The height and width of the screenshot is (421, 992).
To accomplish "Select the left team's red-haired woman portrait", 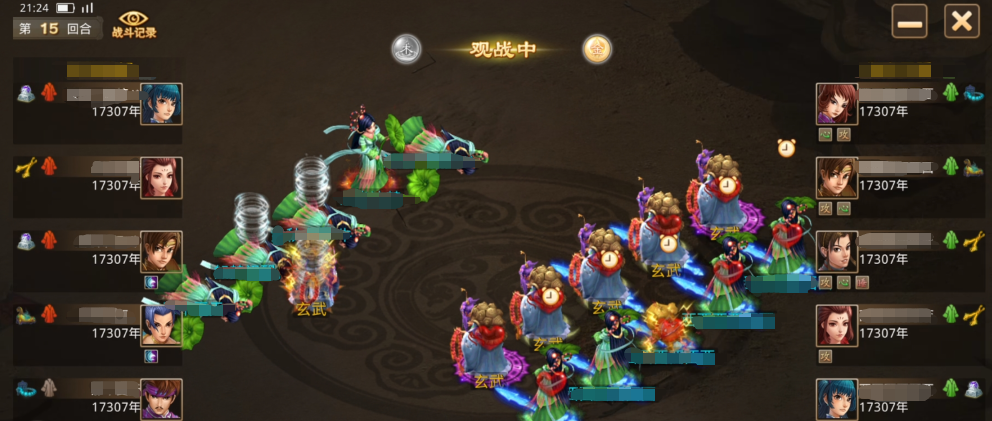I will (161, 178).
